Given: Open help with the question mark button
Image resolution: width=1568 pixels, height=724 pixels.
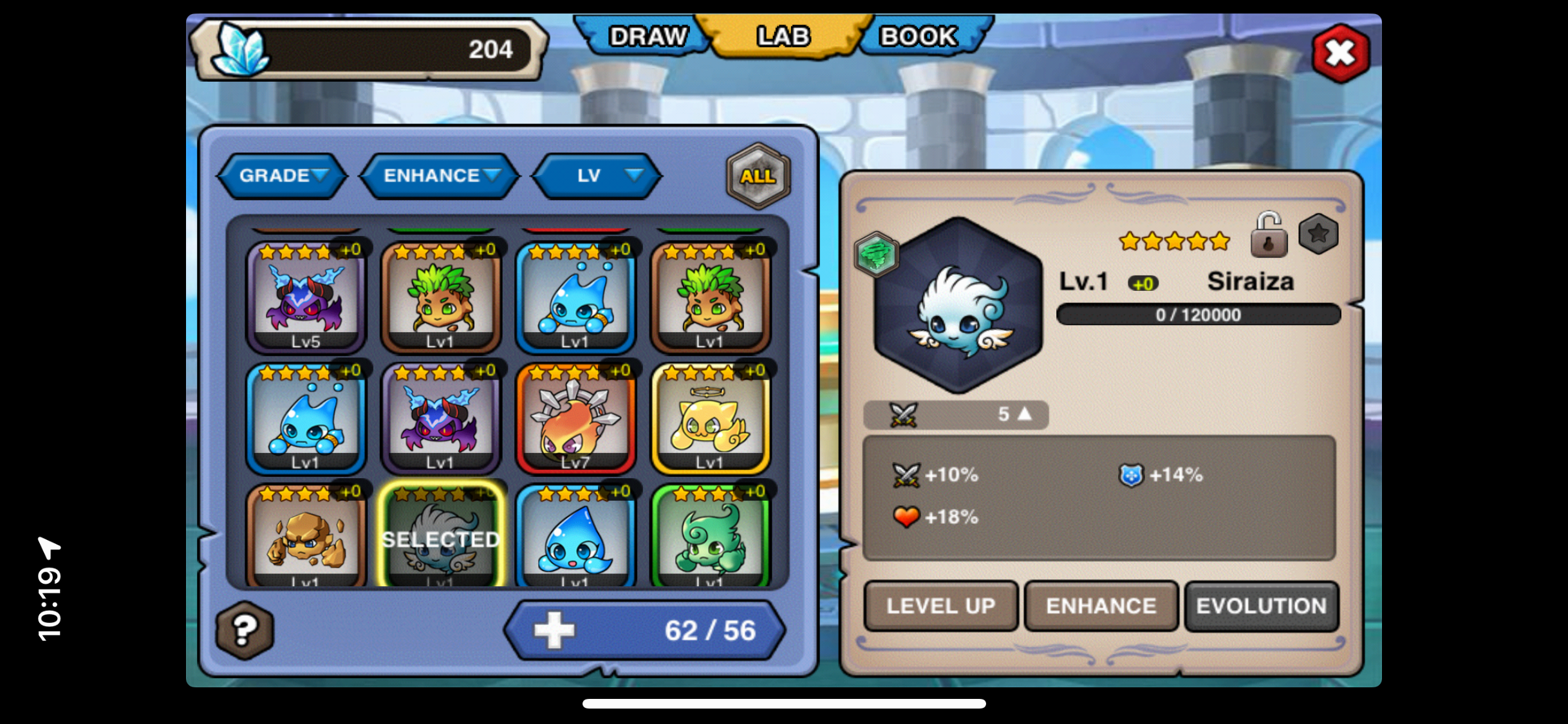Looking at the screenshot, I should (x=245, y=630).
